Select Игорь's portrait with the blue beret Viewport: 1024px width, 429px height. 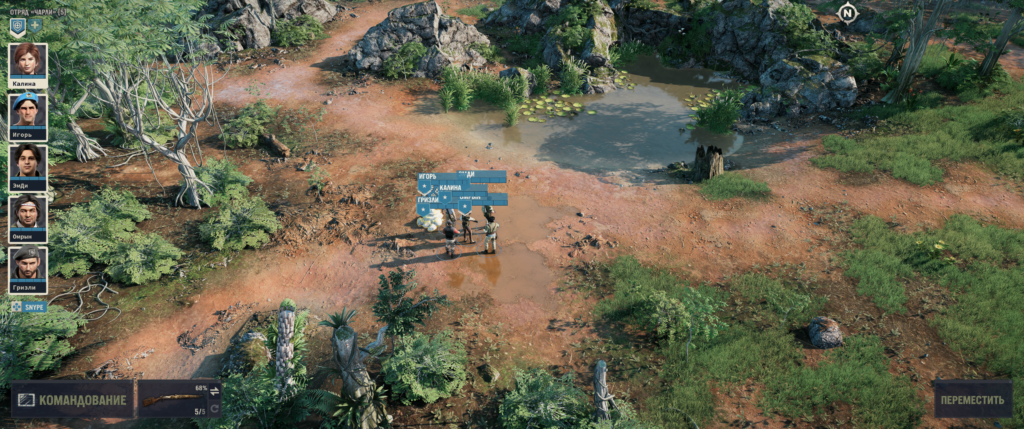click(x=27, y=113)
